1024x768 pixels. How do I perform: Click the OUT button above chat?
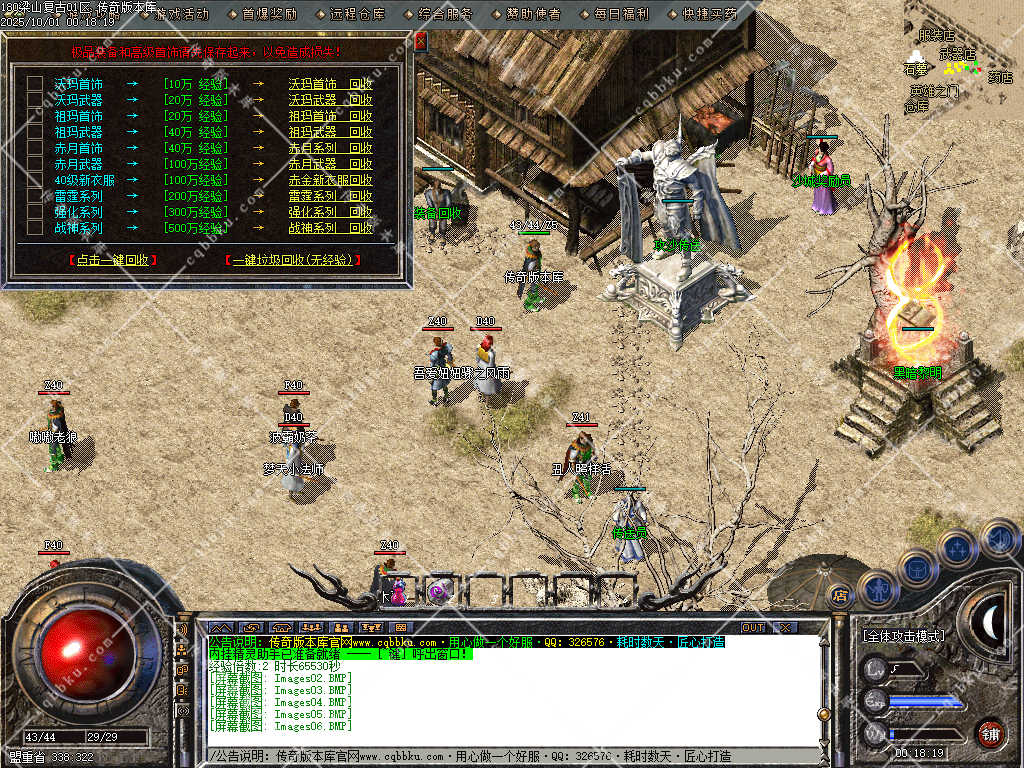point(753,627)
